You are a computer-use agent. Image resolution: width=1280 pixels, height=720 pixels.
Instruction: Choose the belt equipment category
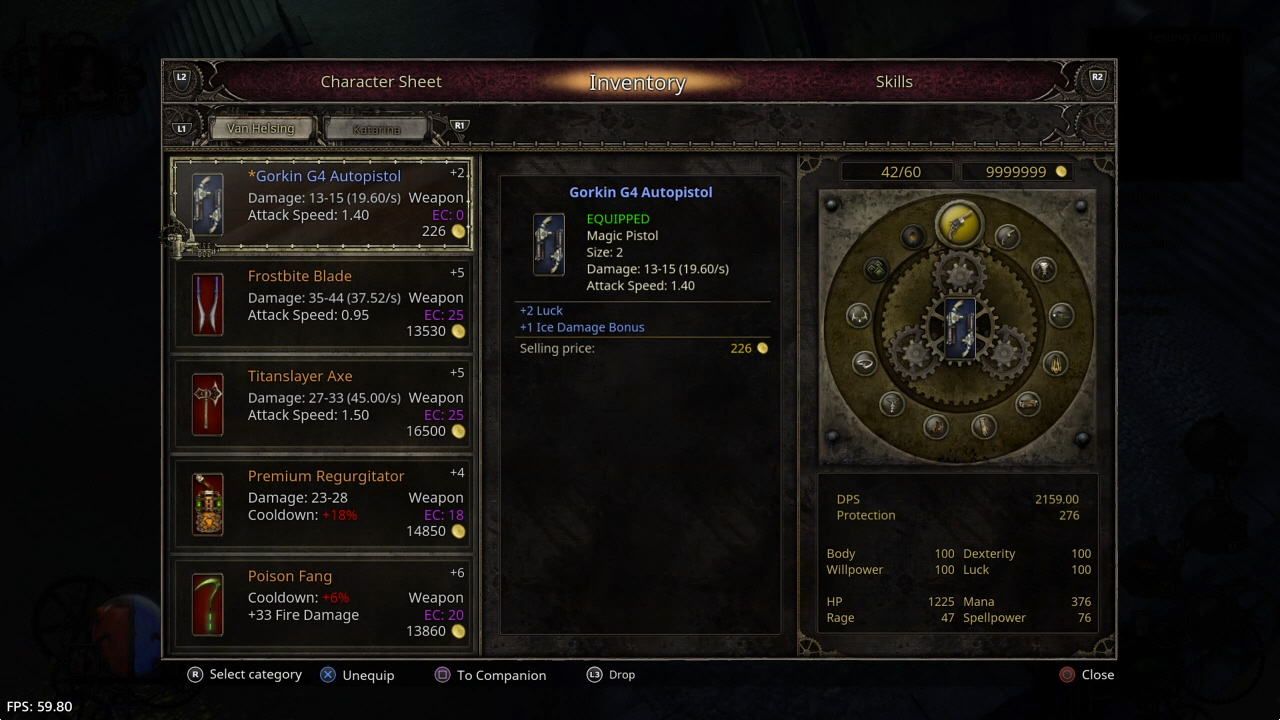[x=1028, y=403]
